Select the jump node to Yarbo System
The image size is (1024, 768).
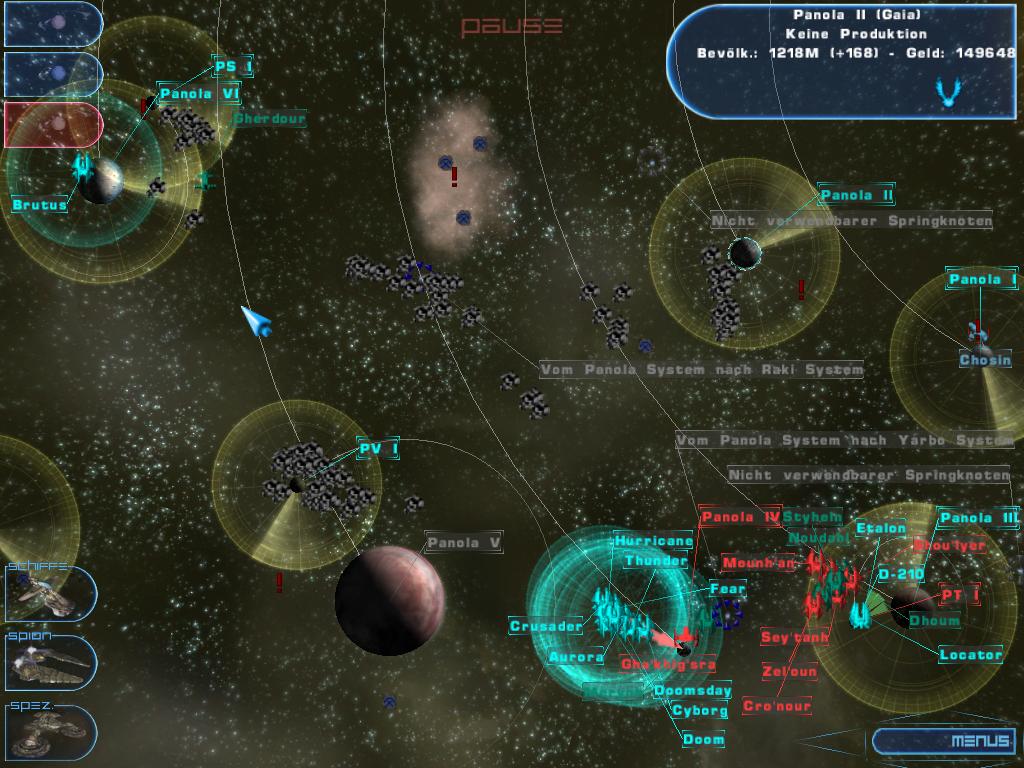click(844, 440)
